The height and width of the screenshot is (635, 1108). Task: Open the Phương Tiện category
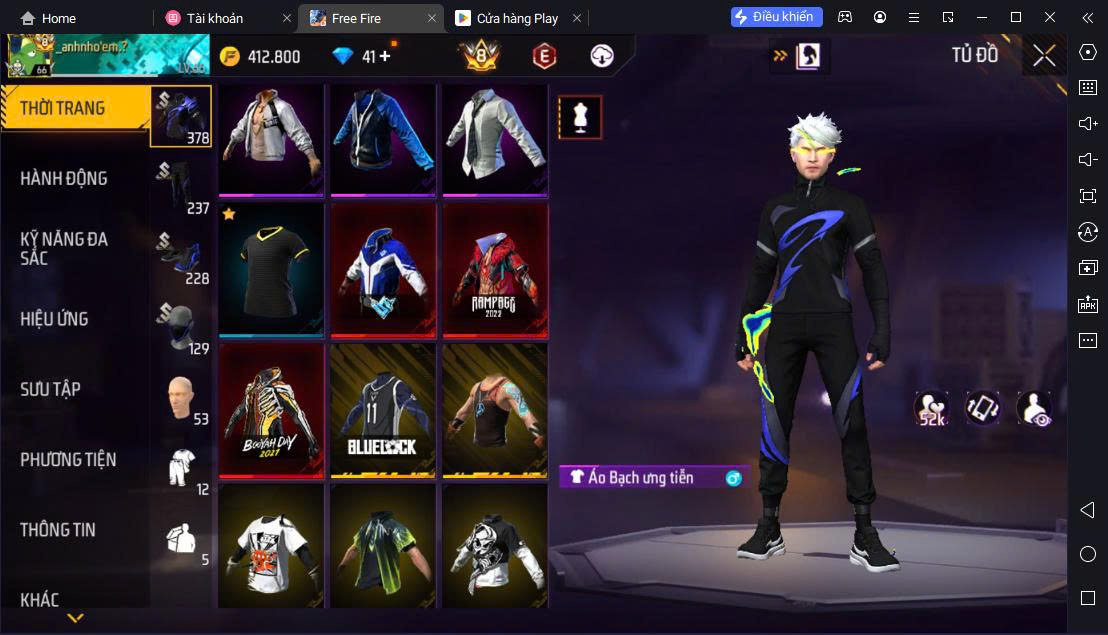click(68, 460)
